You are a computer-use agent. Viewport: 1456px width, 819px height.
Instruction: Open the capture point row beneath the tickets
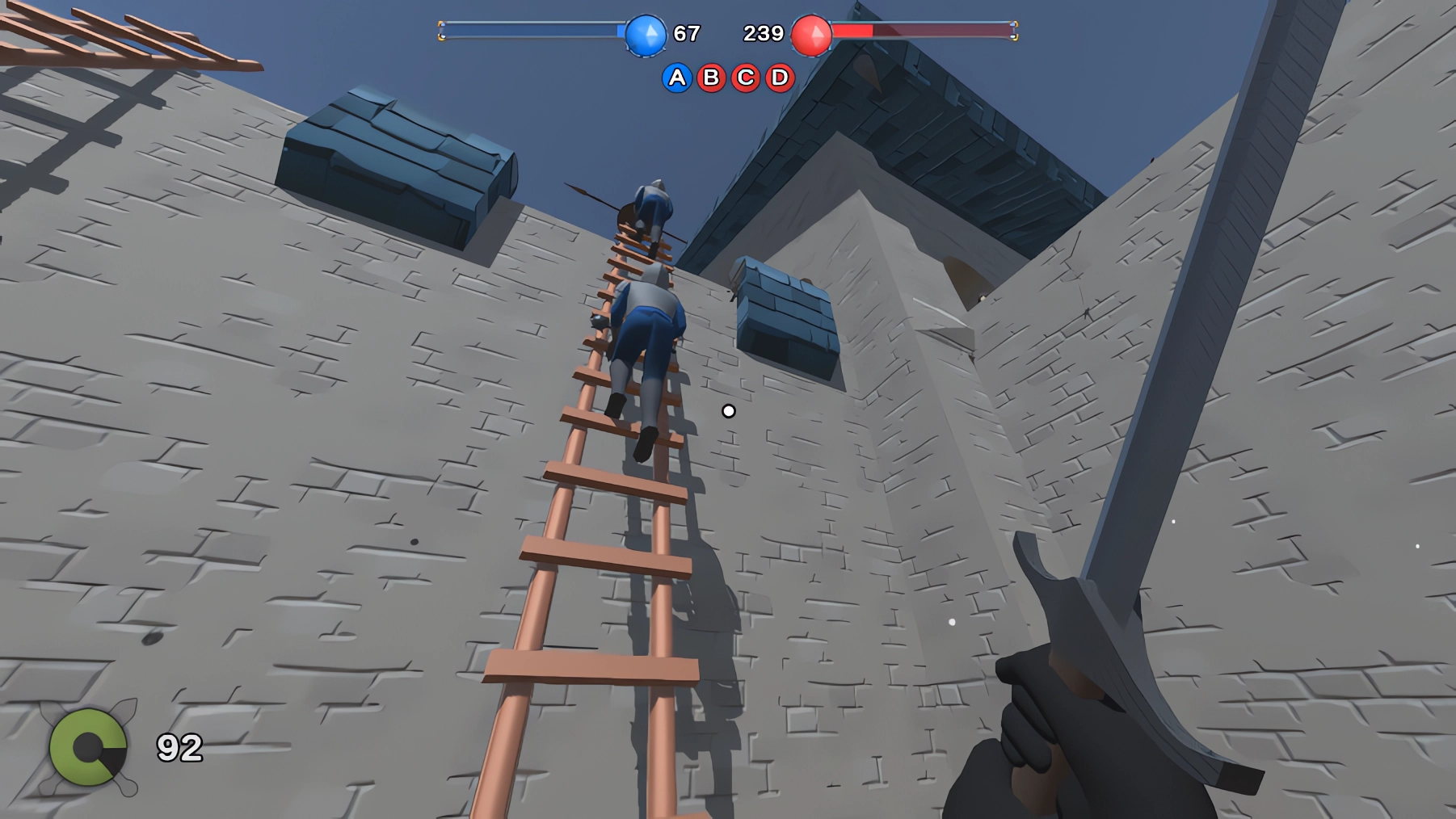tap(727, 78)
